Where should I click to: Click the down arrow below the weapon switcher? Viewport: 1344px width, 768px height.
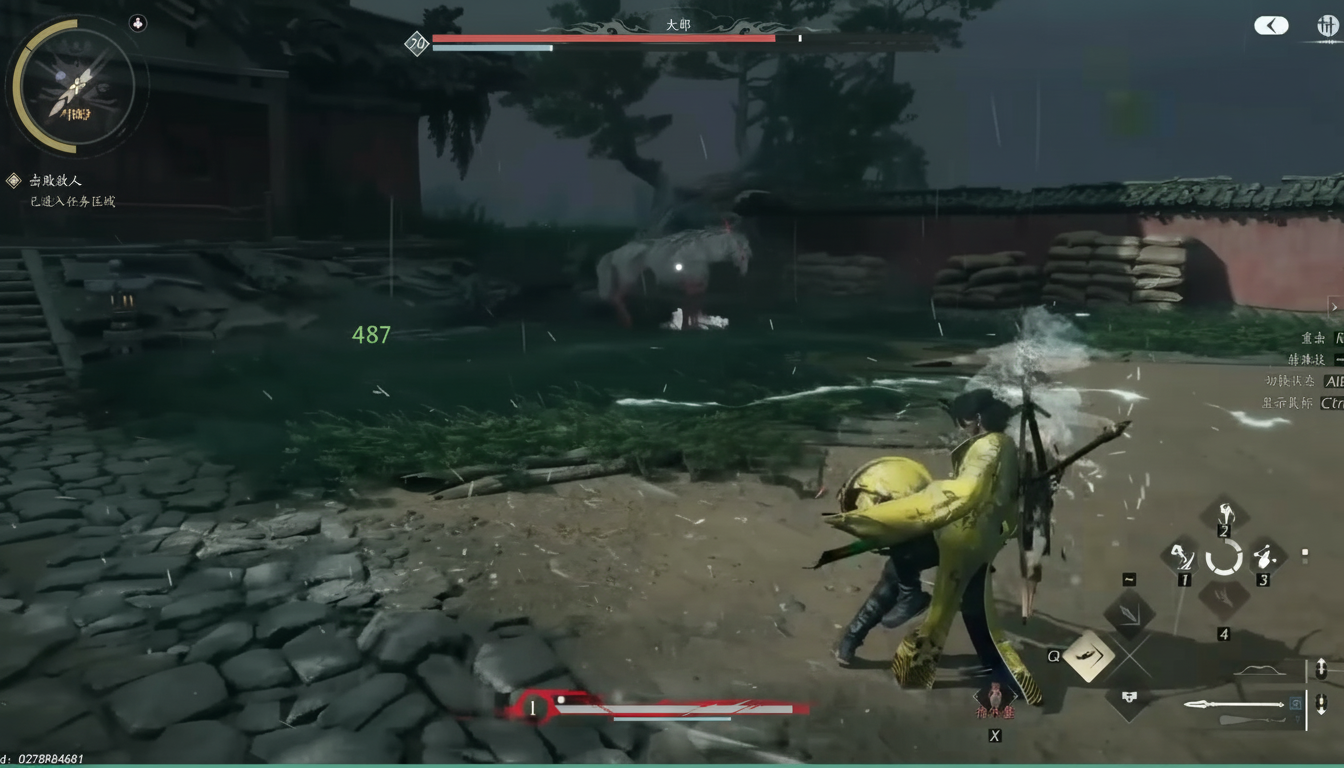tap(1322, 704)
